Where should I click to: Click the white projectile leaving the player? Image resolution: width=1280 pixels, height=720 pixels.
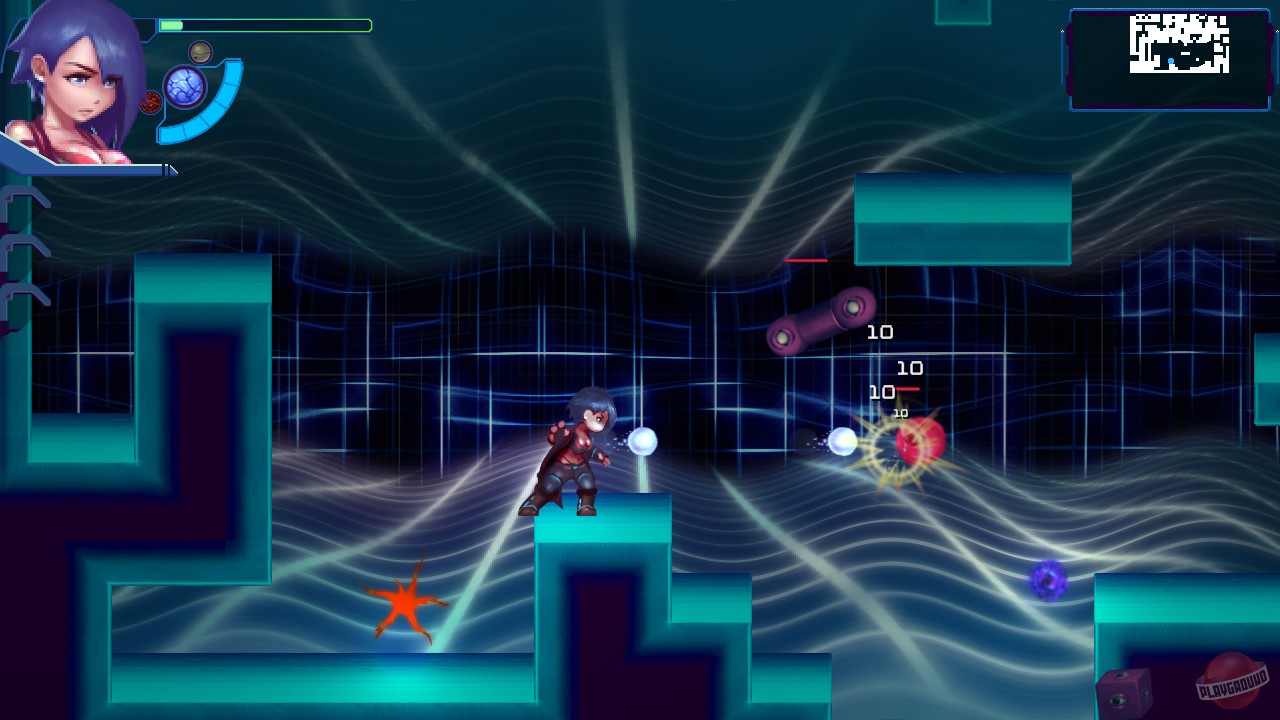(x=641, y=440)
